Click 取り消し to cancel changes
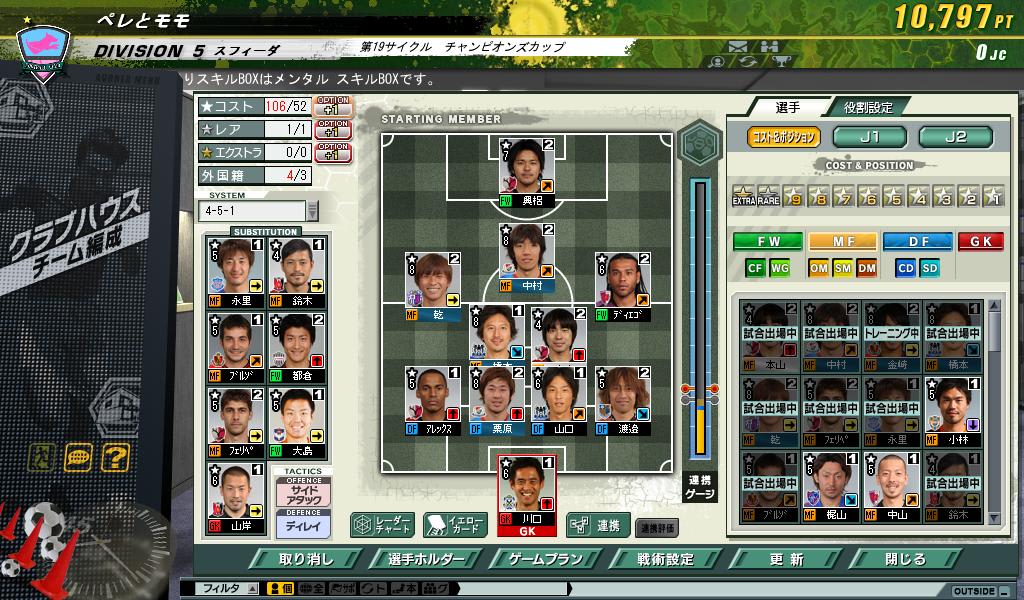This screenshot has height=600, width=1024. (306, 559)
